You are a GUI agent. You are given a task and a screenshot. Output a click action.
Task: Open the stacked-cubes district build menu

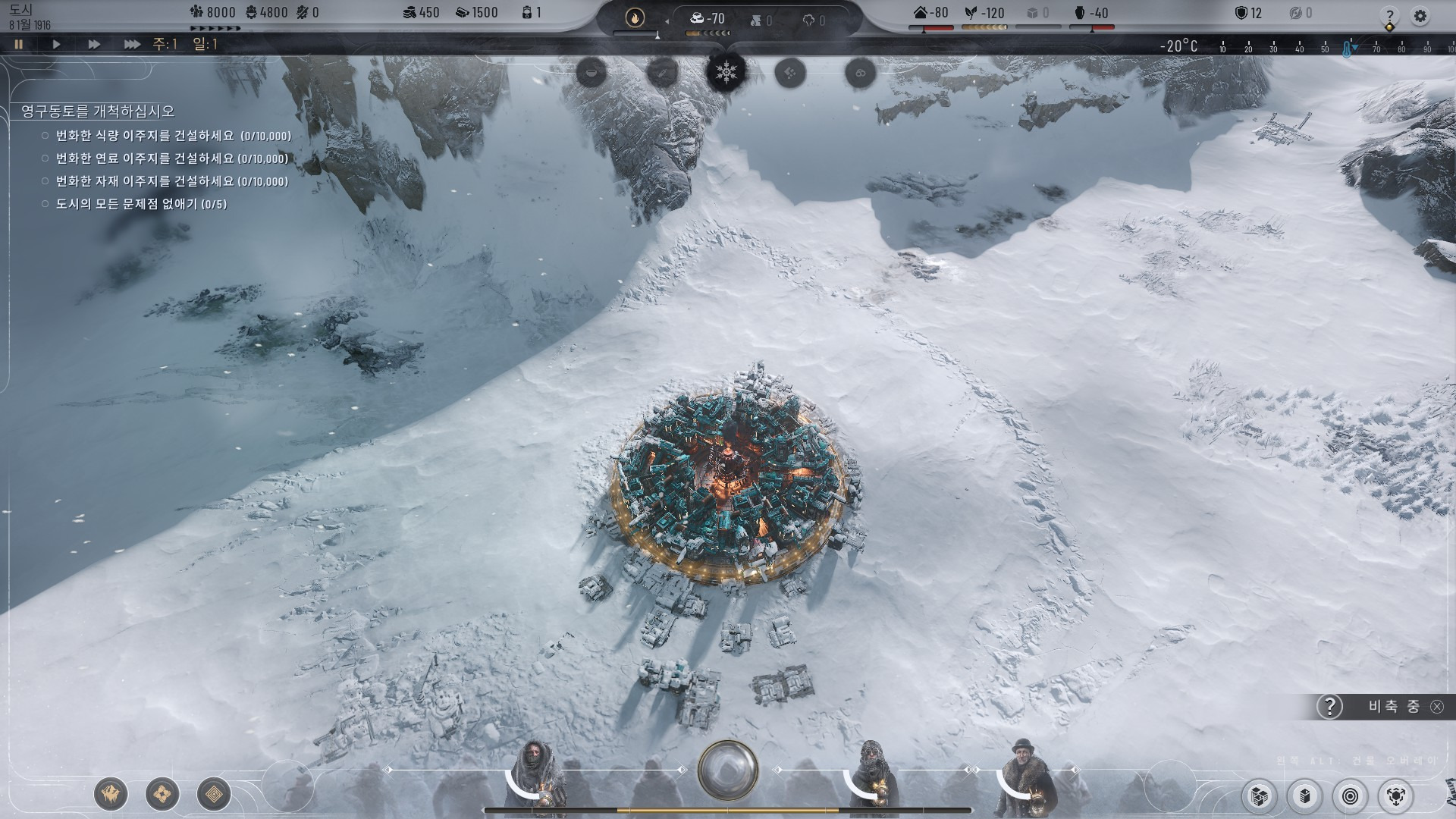(x=1260, y=796)
